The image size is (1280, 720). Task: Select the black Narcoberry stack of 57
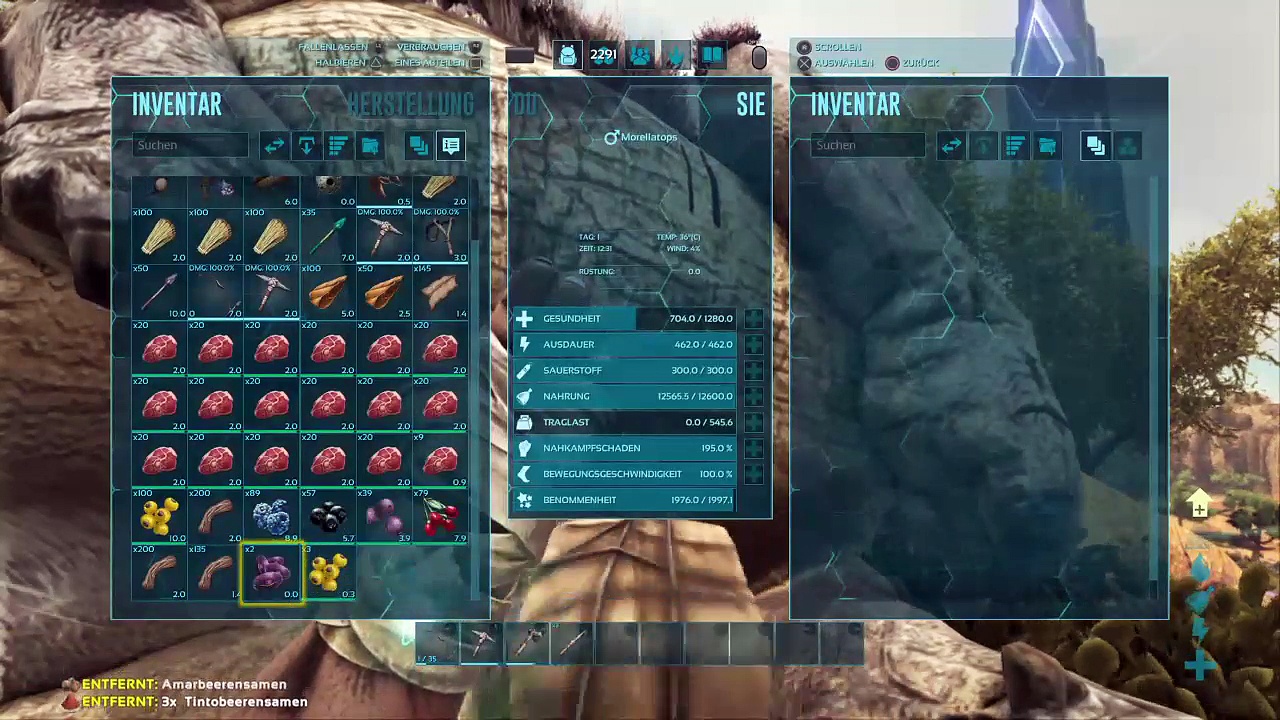click(328, 516)
